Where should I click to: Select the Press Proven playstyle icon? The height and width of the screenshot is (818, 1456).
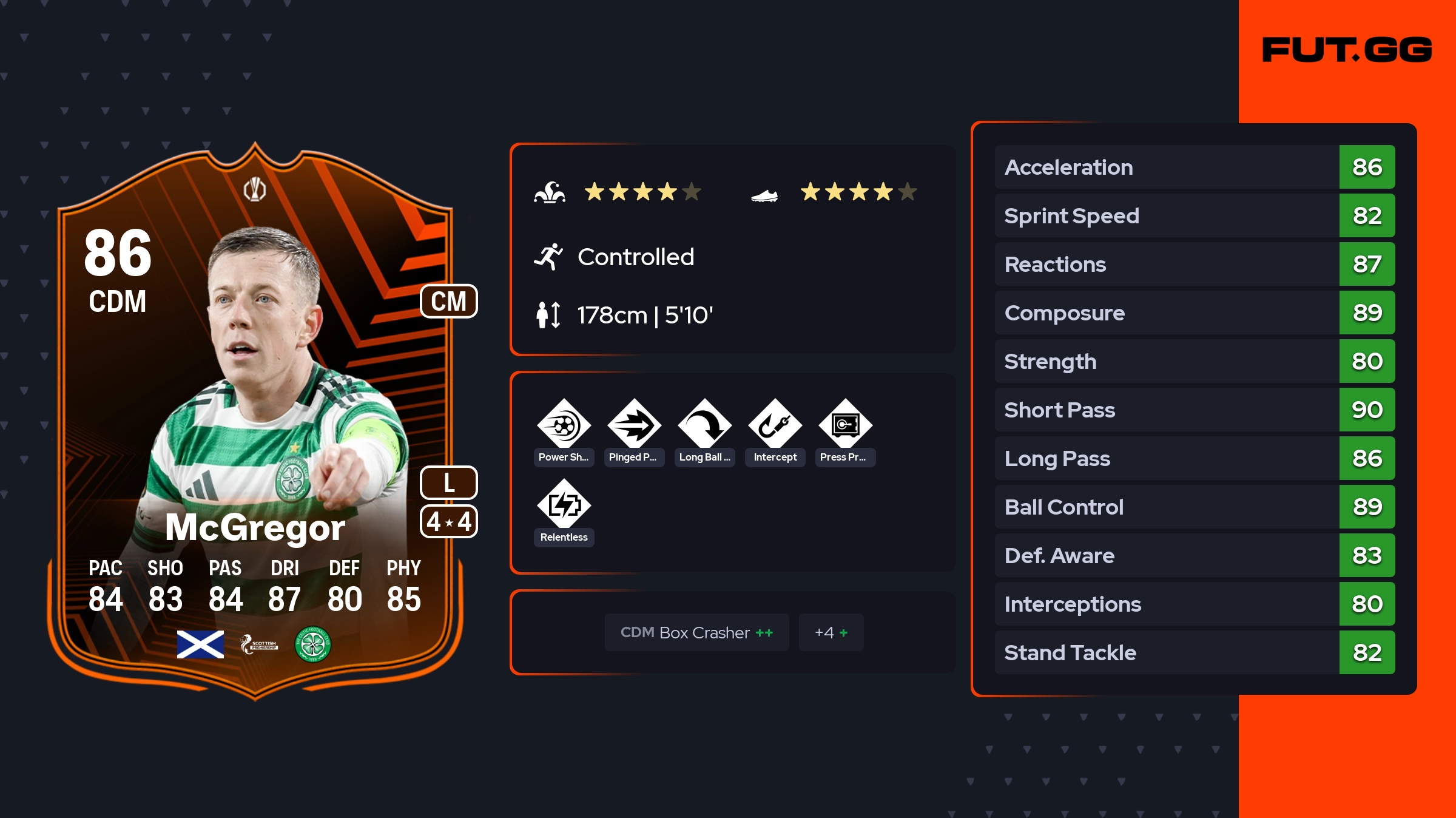(x=845, y=425)
